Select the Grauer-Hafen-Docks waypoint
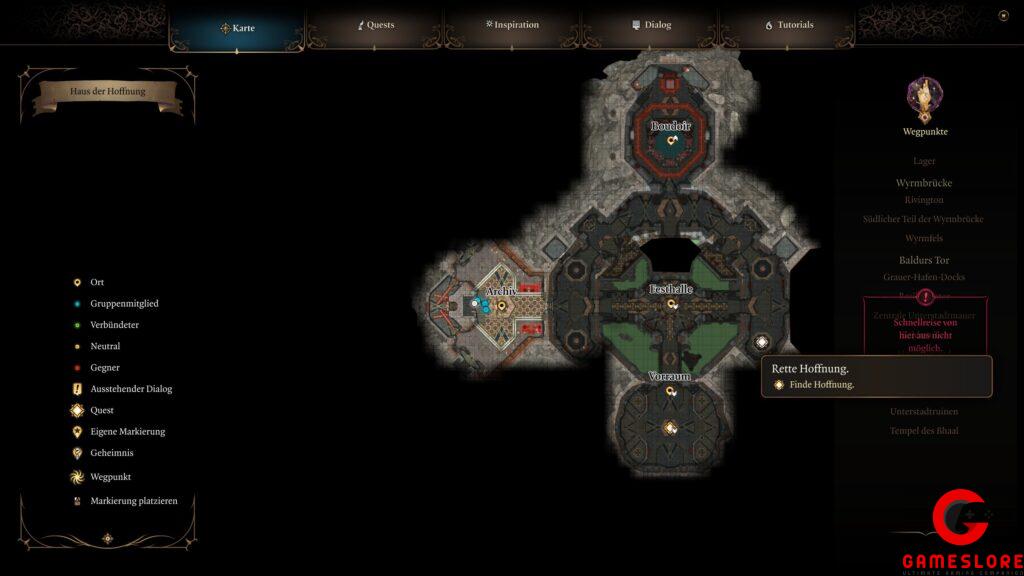The width and height of the screenshot is (1024, 576). pyautogui.click(x=924, y=277)
